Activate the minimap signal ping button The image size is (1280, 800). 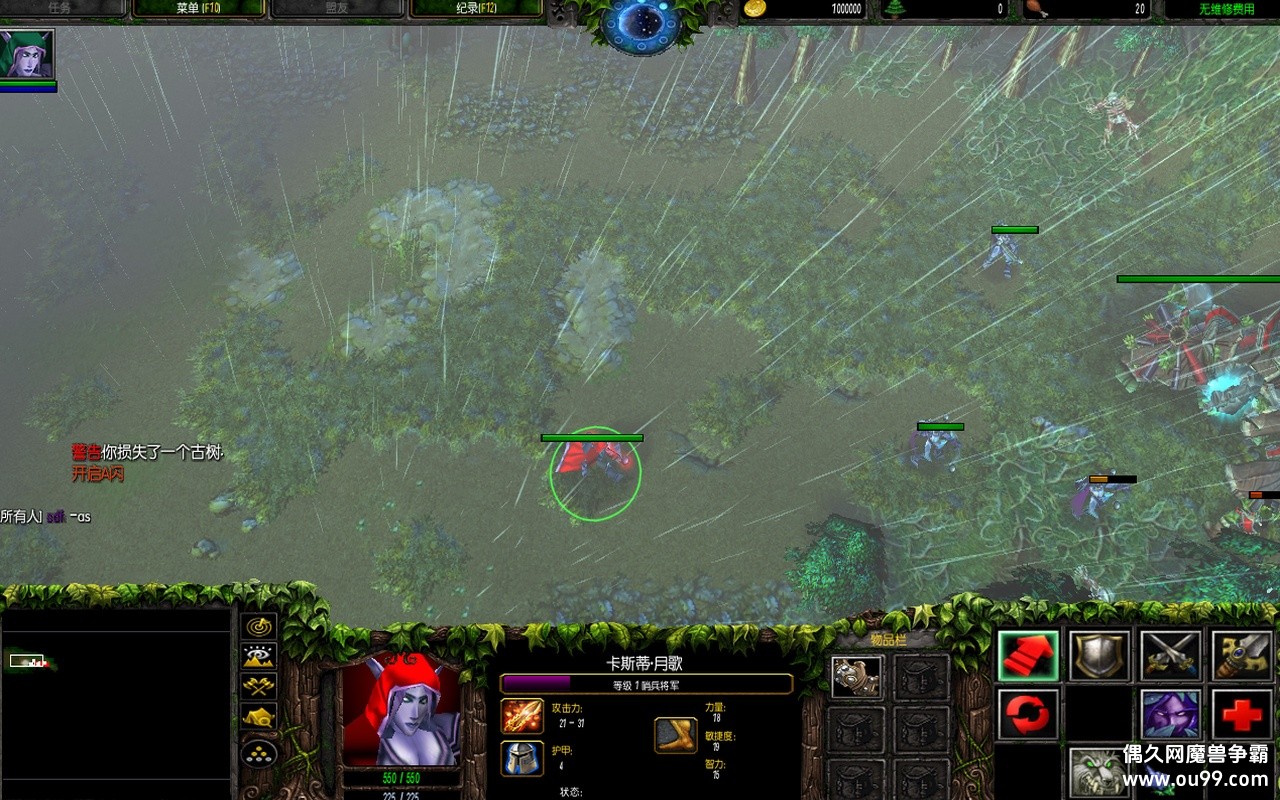coord(260,627)
